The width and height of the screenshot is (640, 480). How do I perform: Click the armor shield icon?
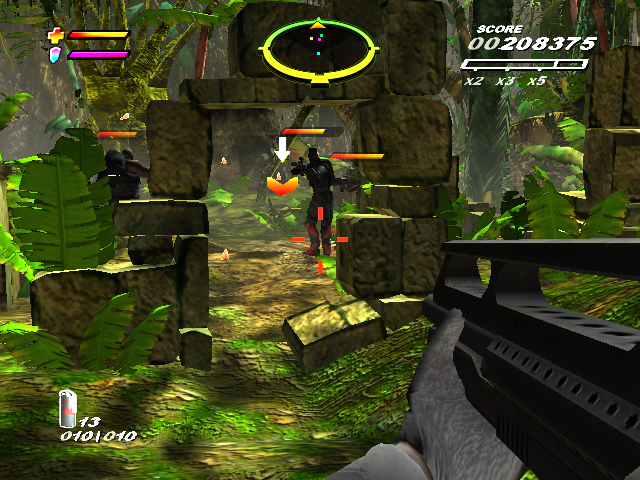[x=57, y=54]
